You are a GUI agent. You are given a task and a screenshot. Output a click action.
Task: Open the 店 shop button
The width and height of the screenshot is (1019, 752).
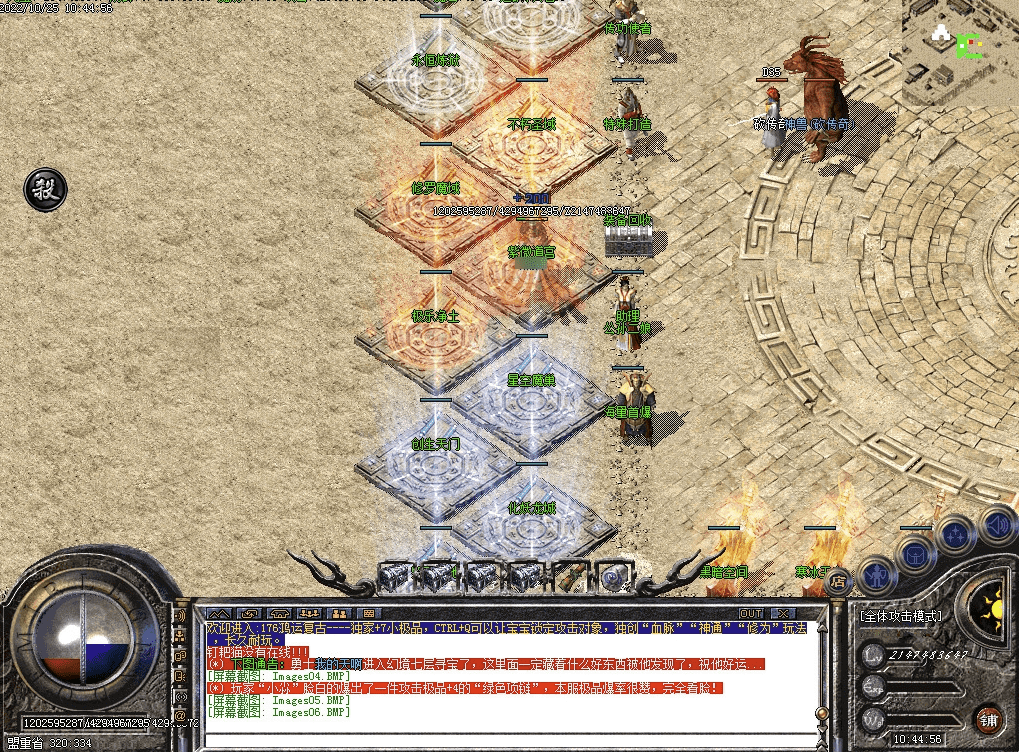click(x=839, y=580)
